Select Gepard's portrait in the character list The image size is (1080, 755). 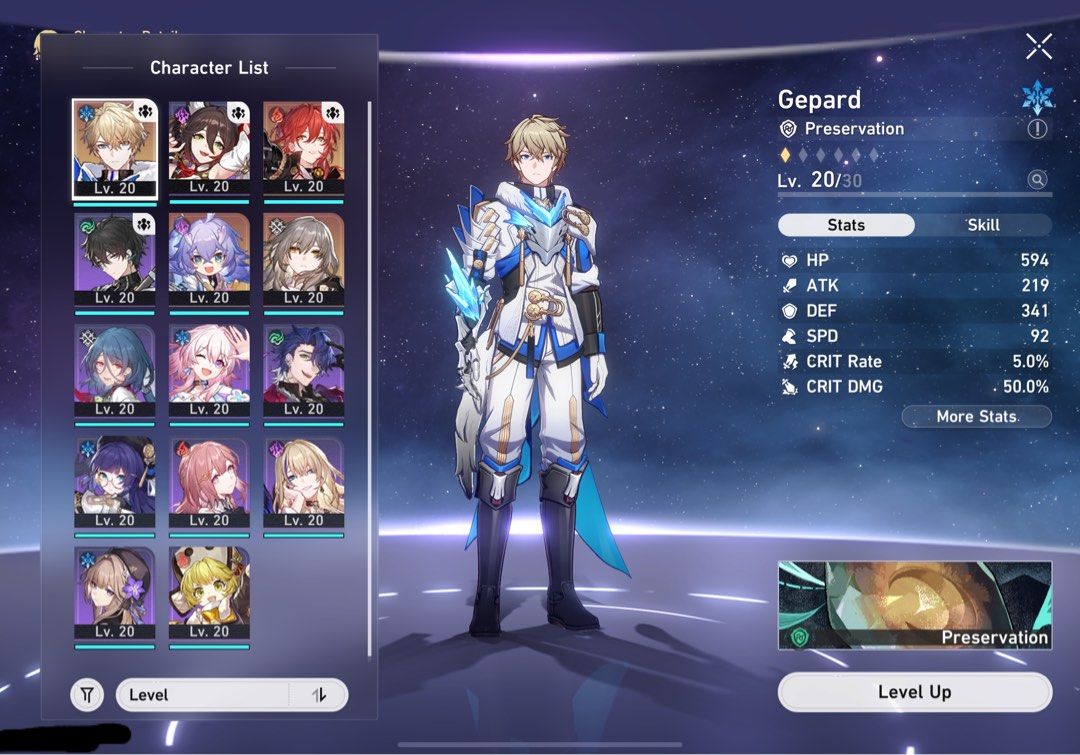113,148
